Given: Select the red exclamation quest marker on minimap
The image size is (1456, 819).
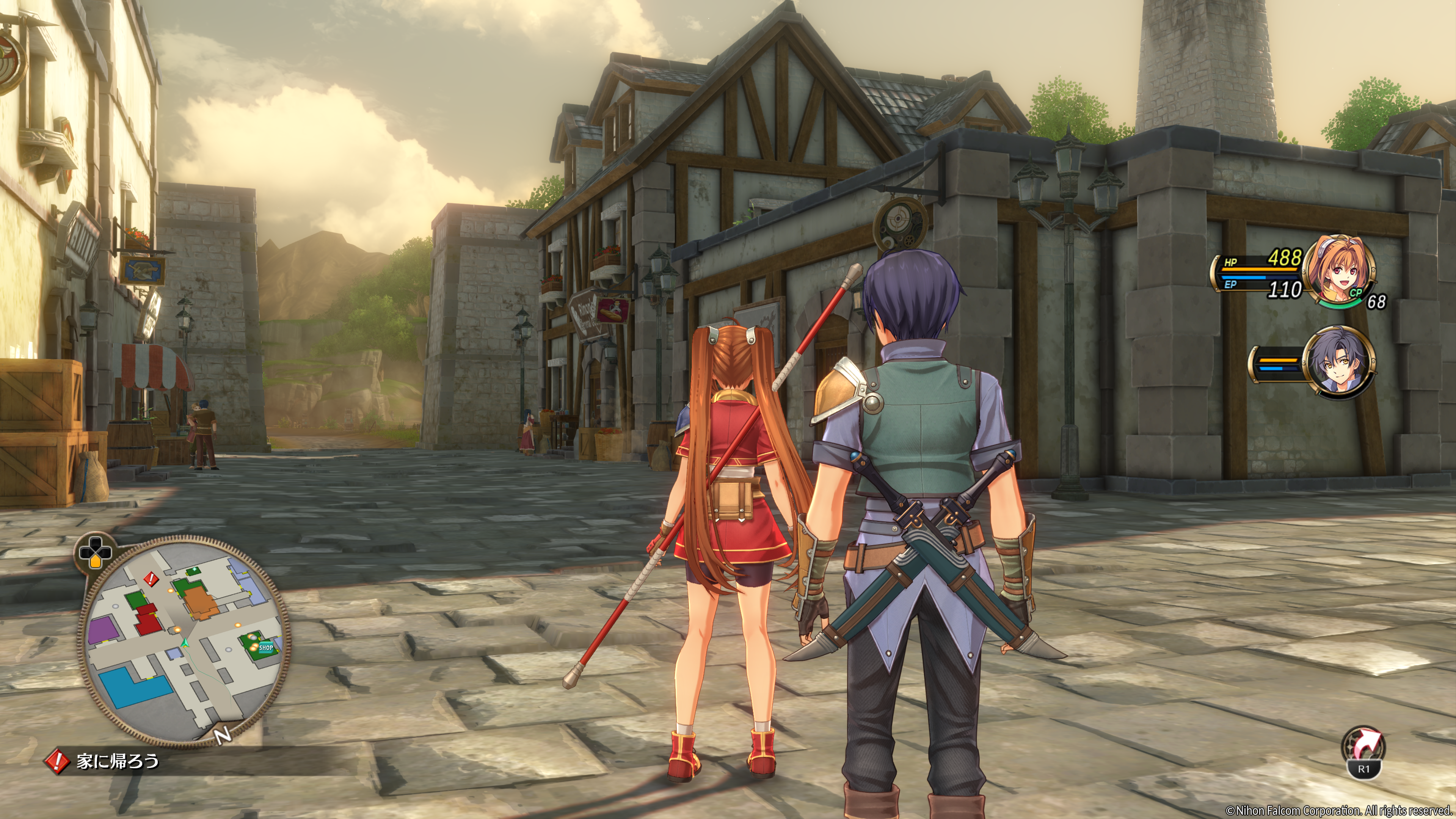Looking at the screenshot, I should tap(151, 578).
